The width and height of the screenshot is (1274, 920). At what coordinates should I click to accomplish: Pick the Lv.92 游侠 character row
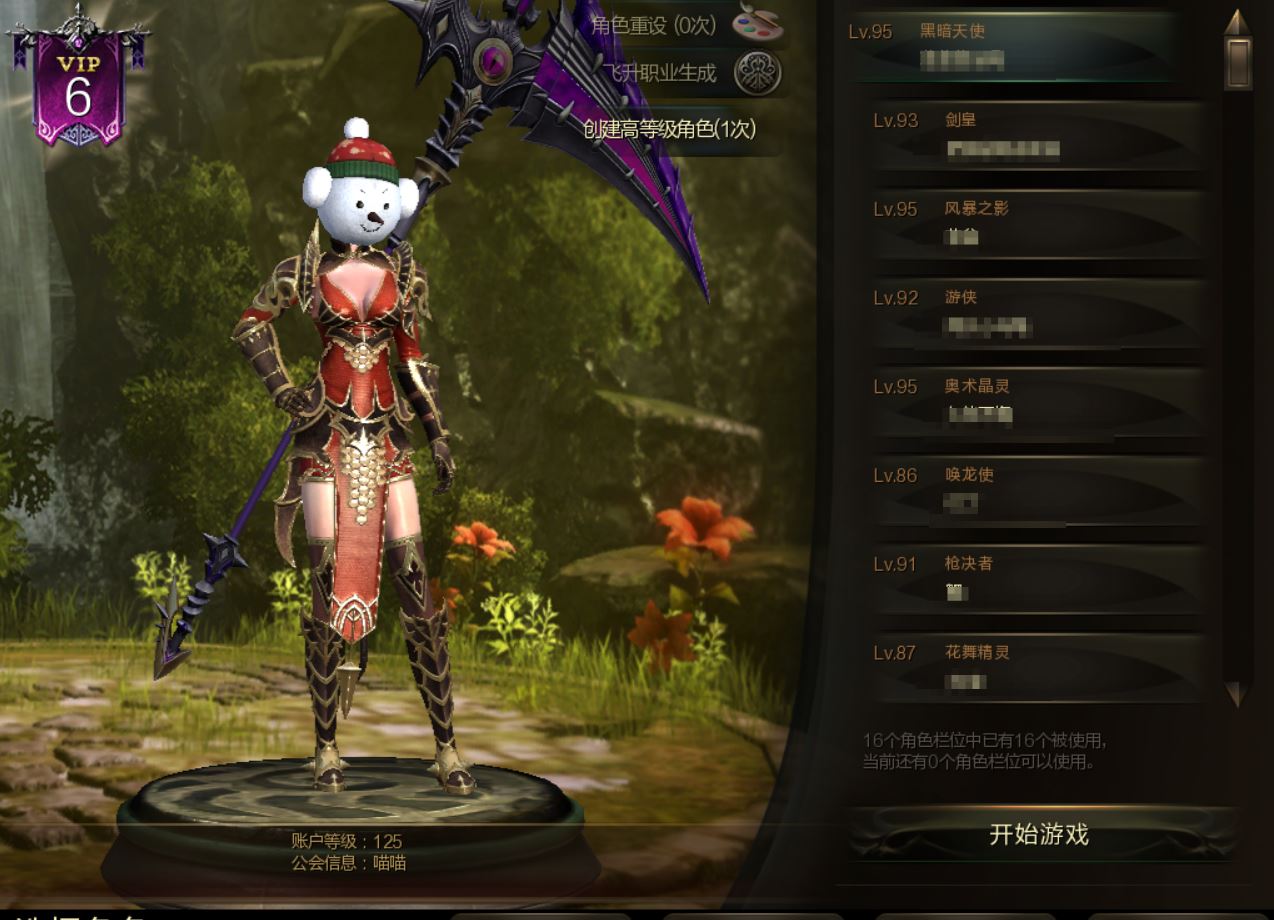[1038, 313]
